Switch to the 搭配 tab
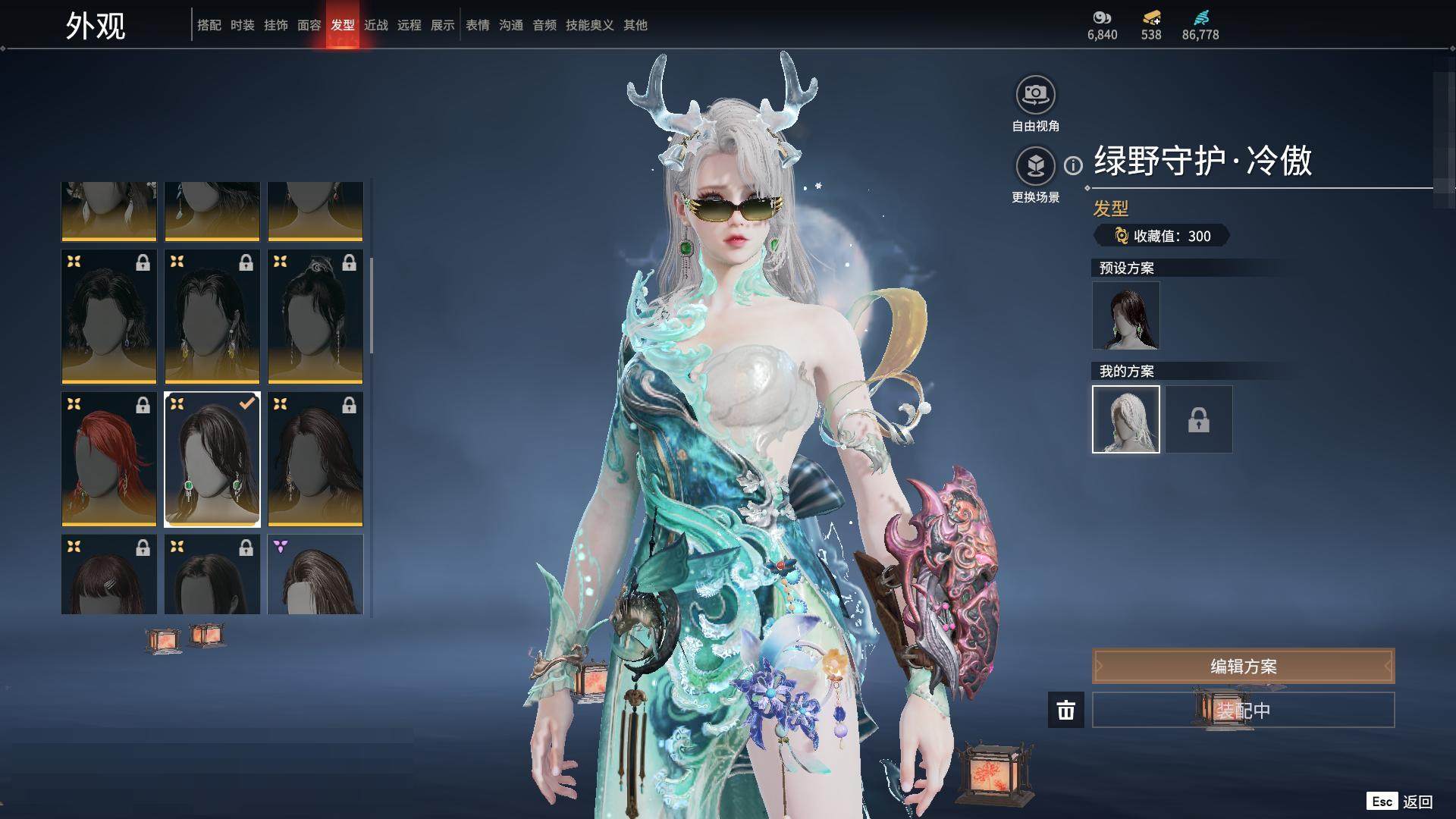 click(x=209, y=25)
